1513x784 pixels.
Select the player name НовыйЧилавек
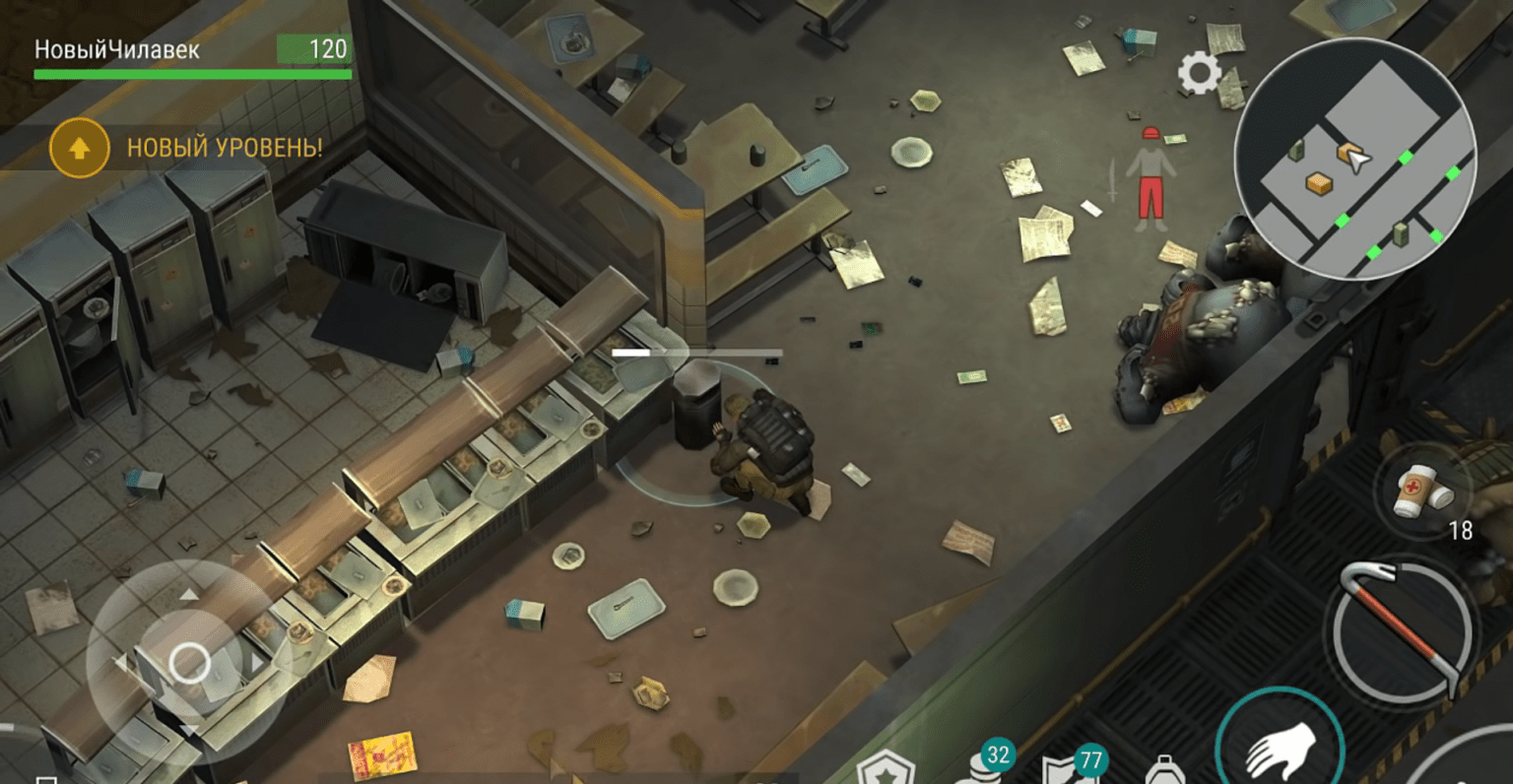[116, 47]
